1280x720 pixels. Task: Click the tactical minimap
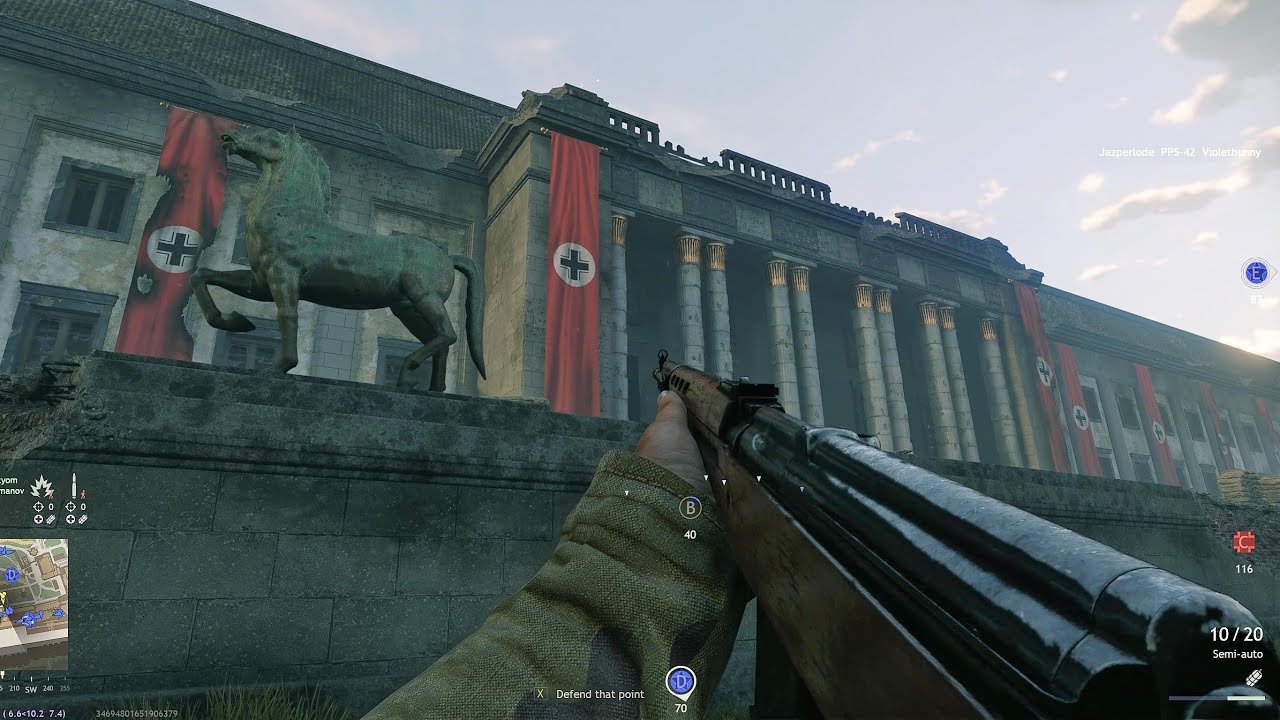click(33, 604)
